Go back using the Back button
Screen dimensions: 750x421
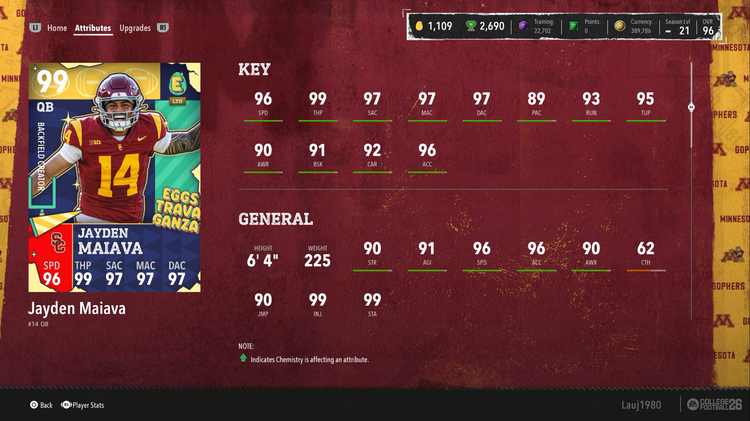41,405
